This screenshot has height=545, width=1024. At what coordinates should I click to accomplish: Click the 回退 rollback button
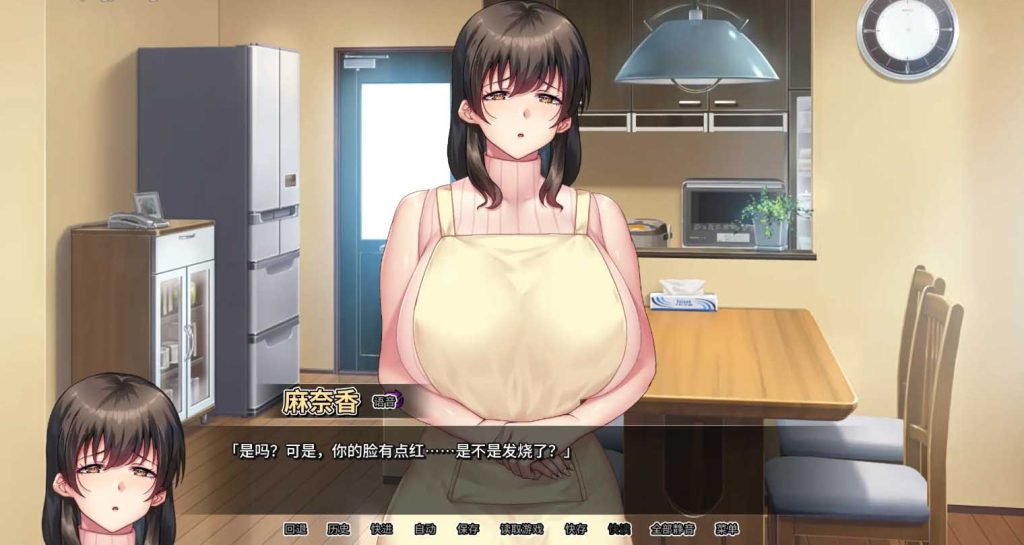pos(295,529)
